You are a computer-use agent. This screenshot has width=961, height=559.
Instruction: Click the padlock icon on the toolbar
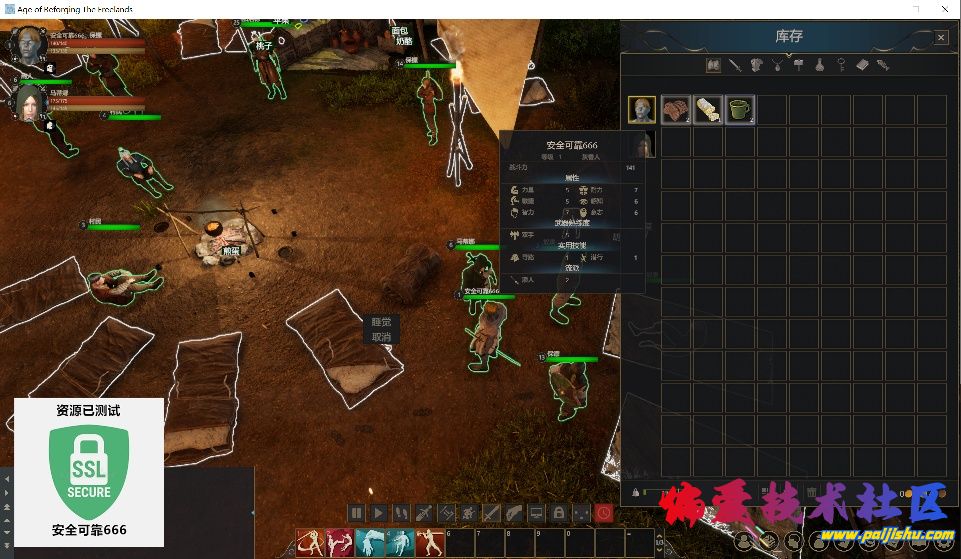pyautogui.click(x=559, y=513)
